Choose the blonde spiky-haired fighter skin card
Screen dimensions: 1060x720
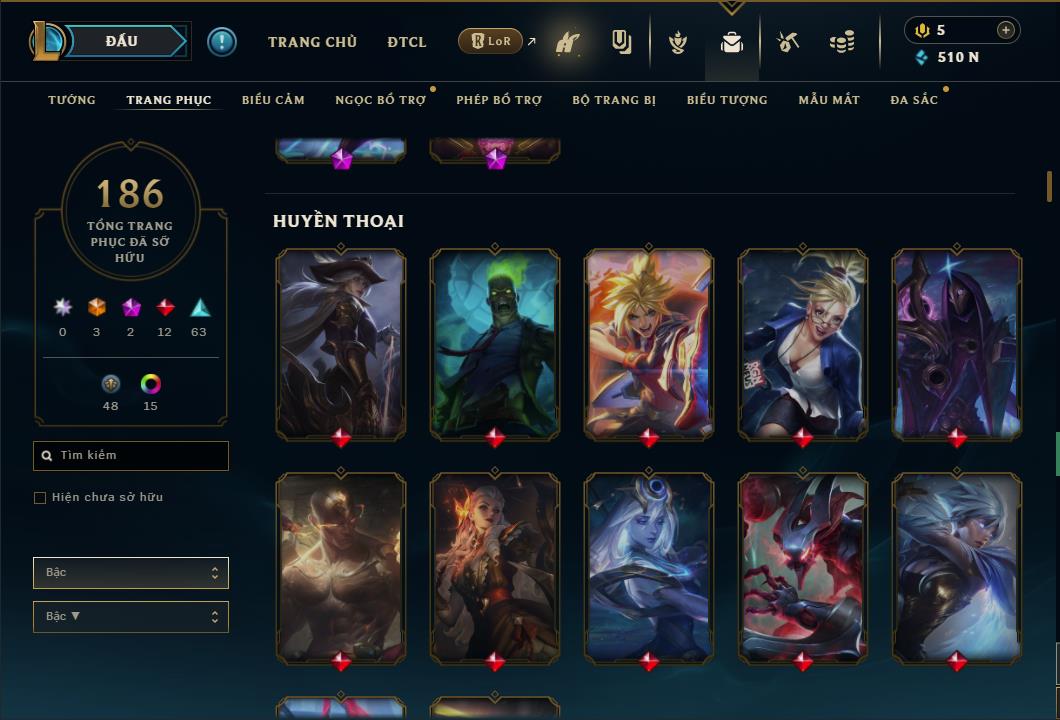(x=649, y=343)
